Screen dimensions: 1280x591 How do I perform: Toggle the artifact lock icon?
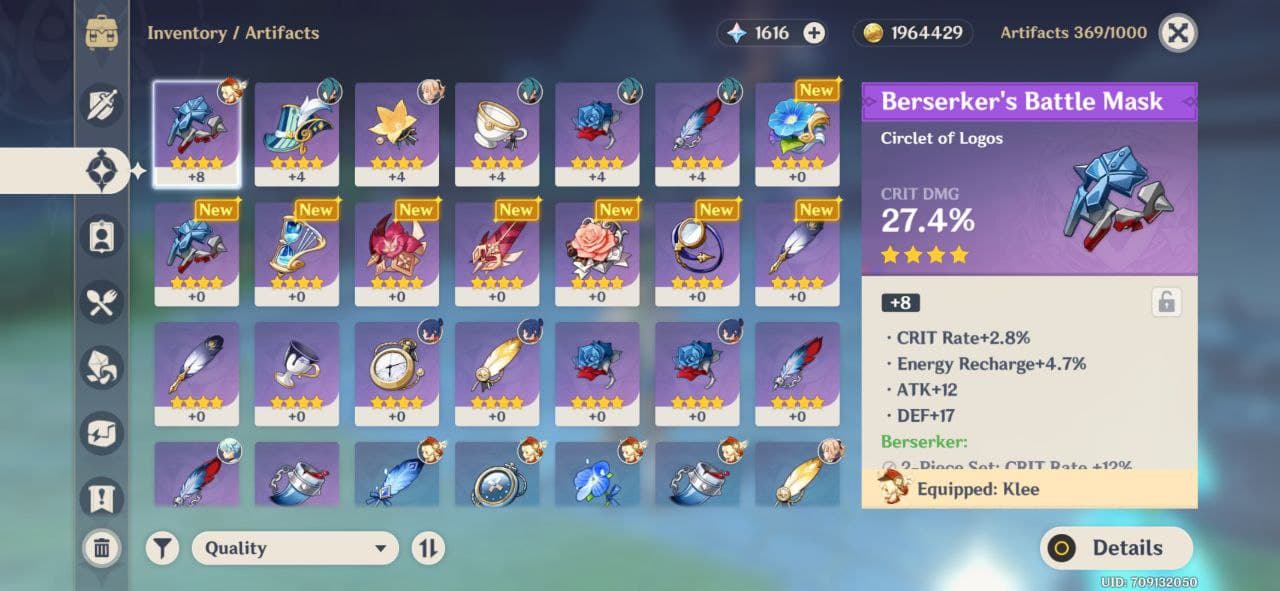1165,302
